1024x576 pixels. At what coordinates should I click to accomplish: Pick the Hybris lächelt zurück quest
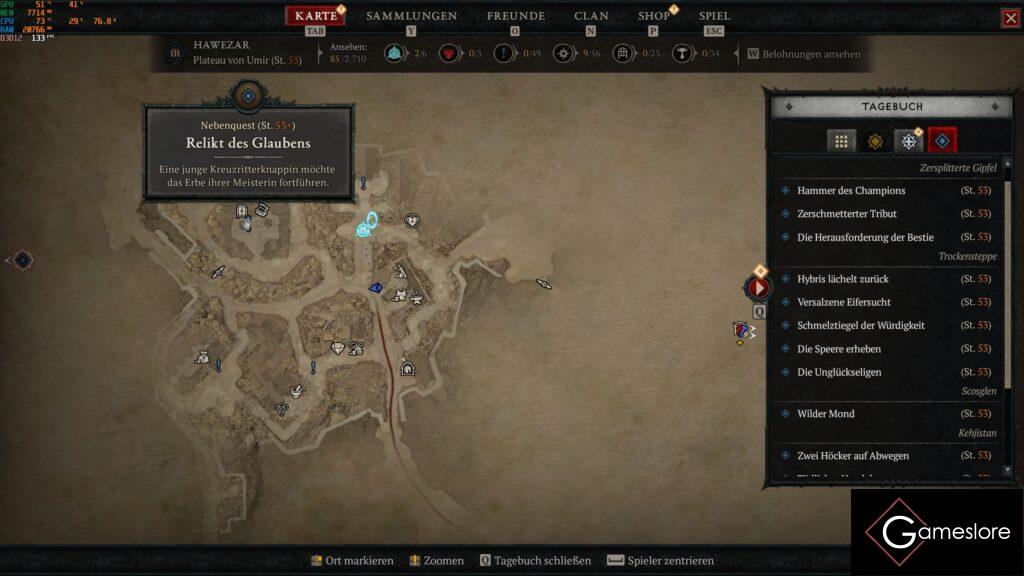842,279
